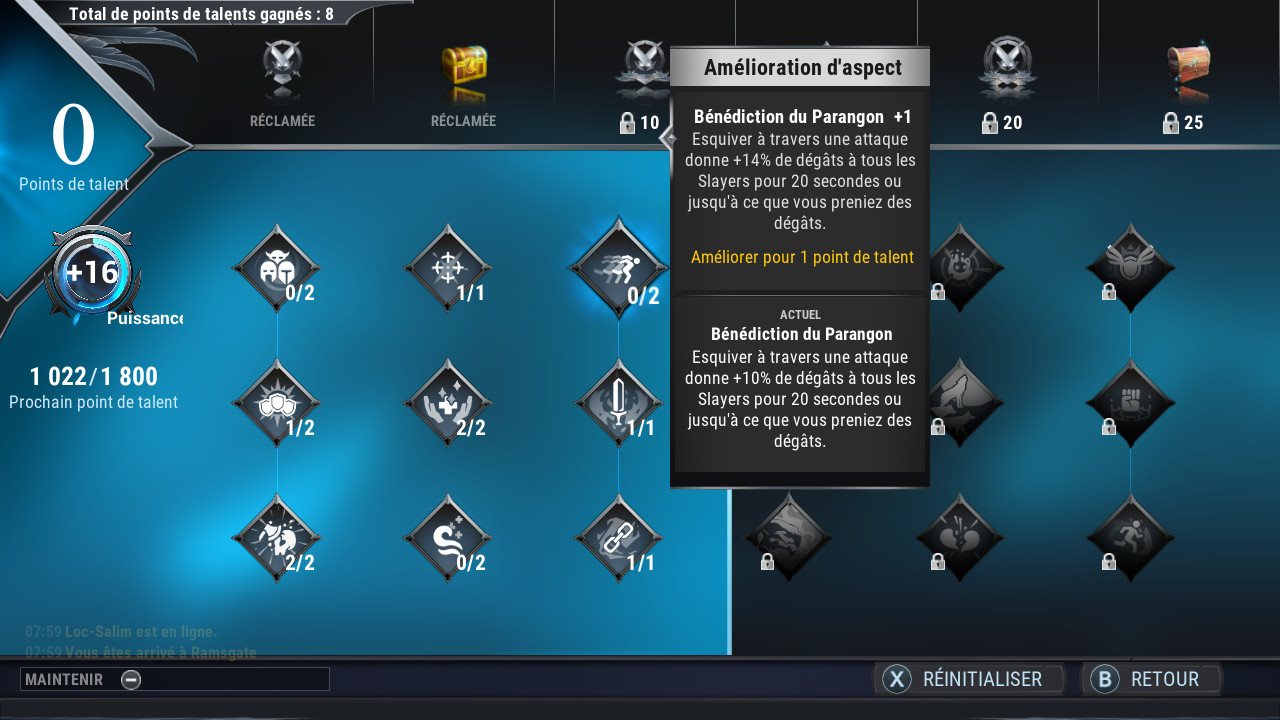Pick the triple shield talent node
This screenshot has height=720, width=1280.
coord(276,403)
